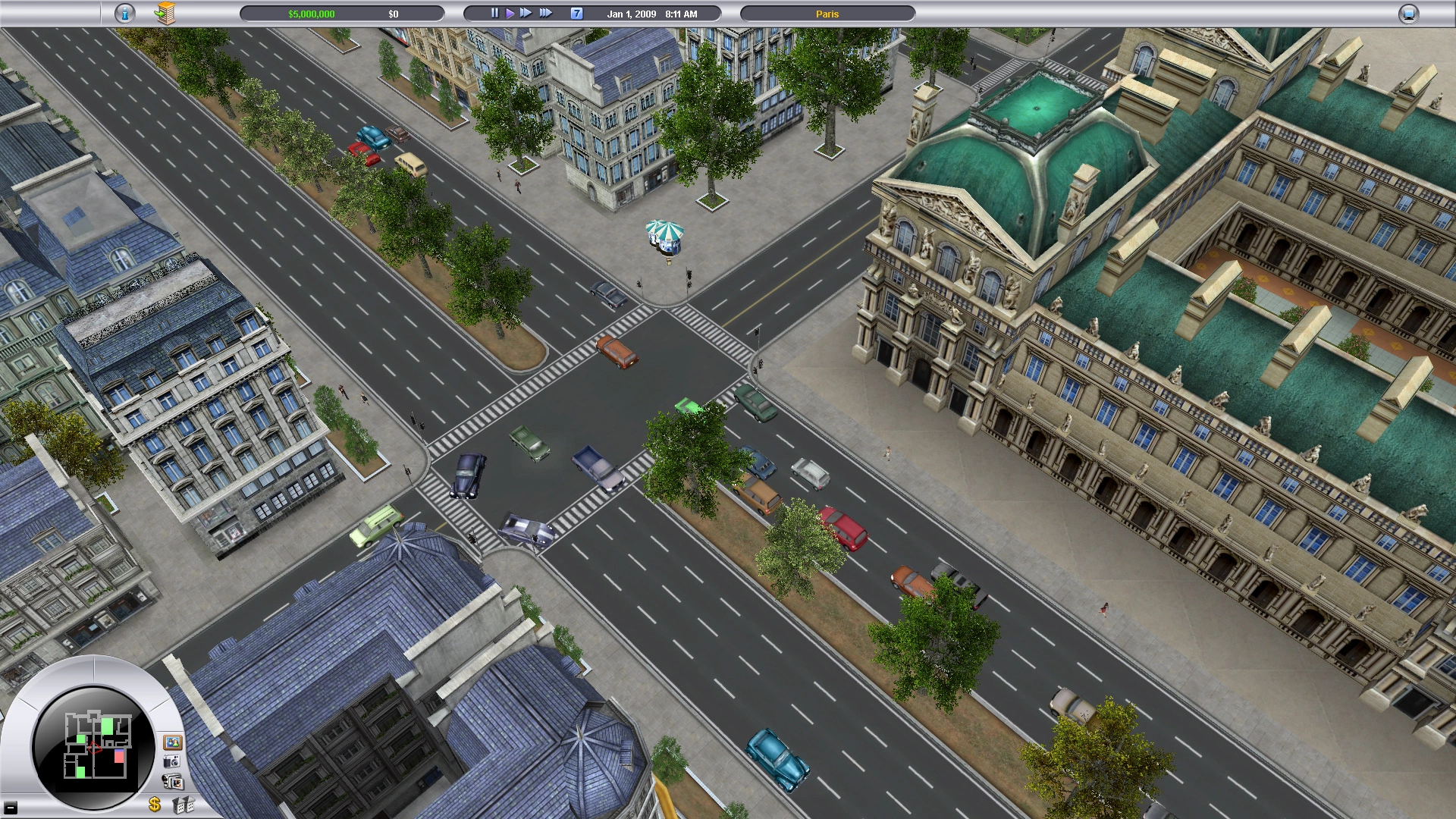The image size is (1456, 819).
Task: Click the Paris city name bar
Action: click(827, 14)
